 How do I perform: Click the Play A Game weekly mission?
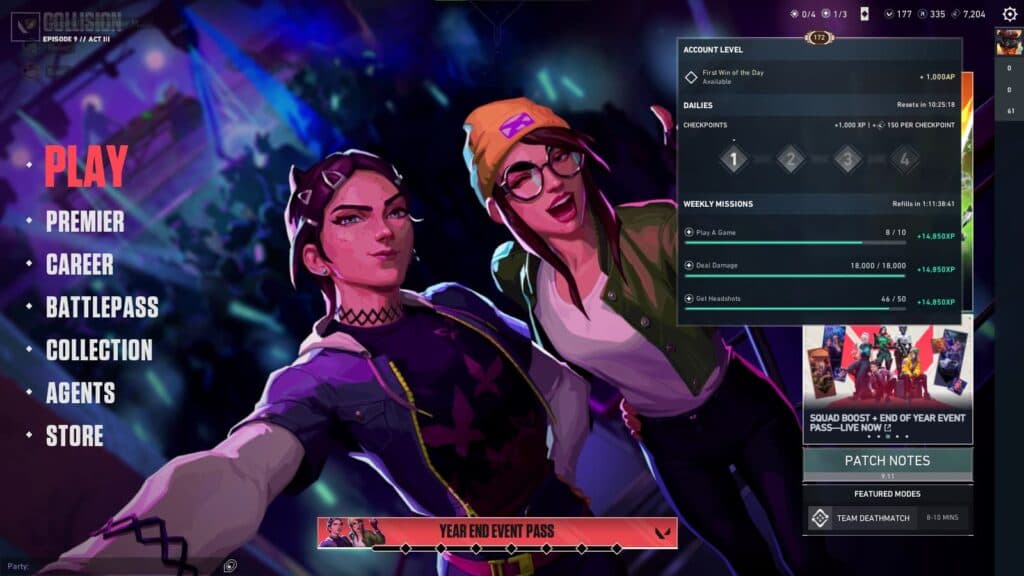point(819,236)
